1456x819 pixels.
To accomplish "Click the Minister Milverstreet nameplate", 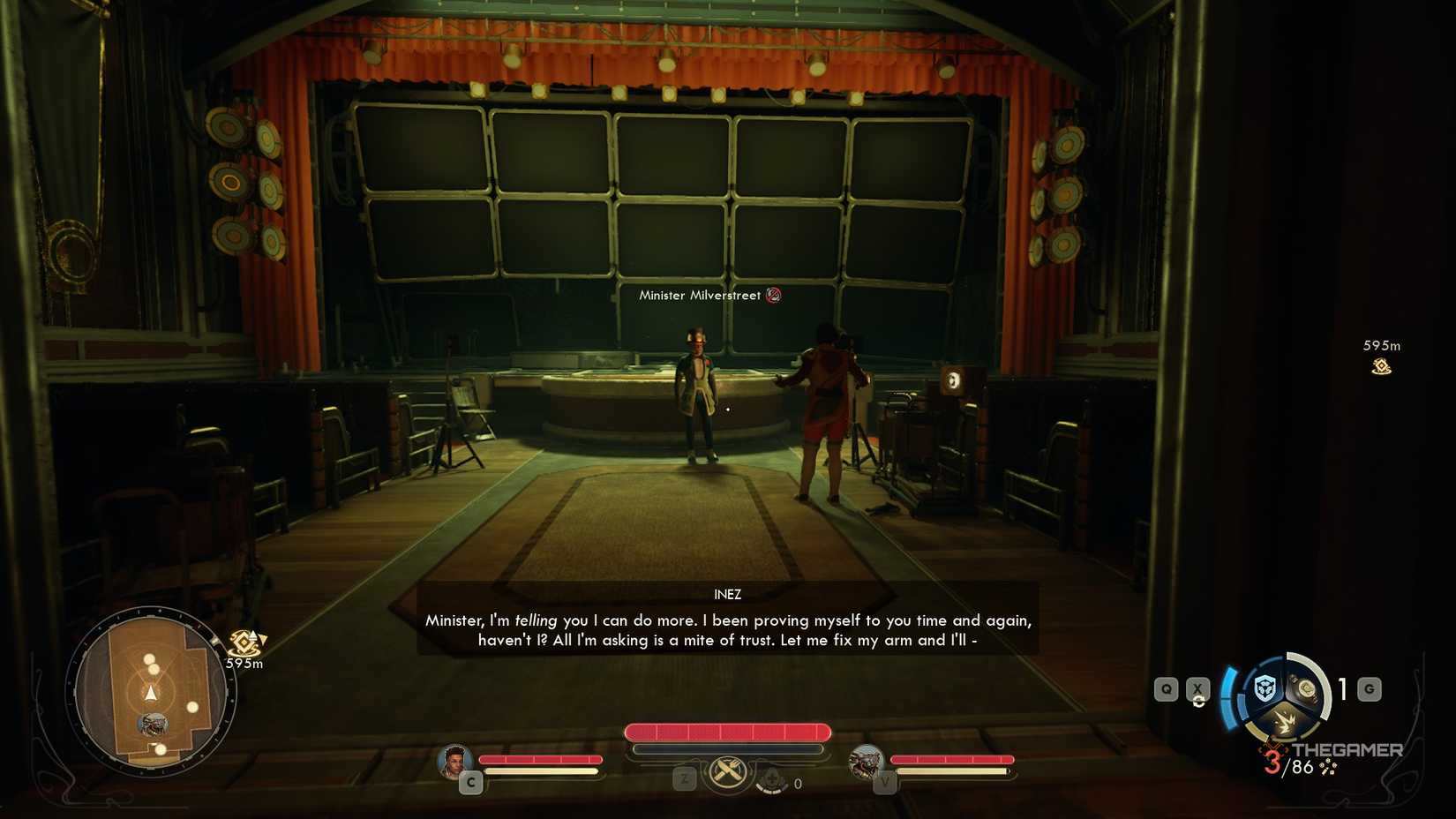I will tap(700, 296).
